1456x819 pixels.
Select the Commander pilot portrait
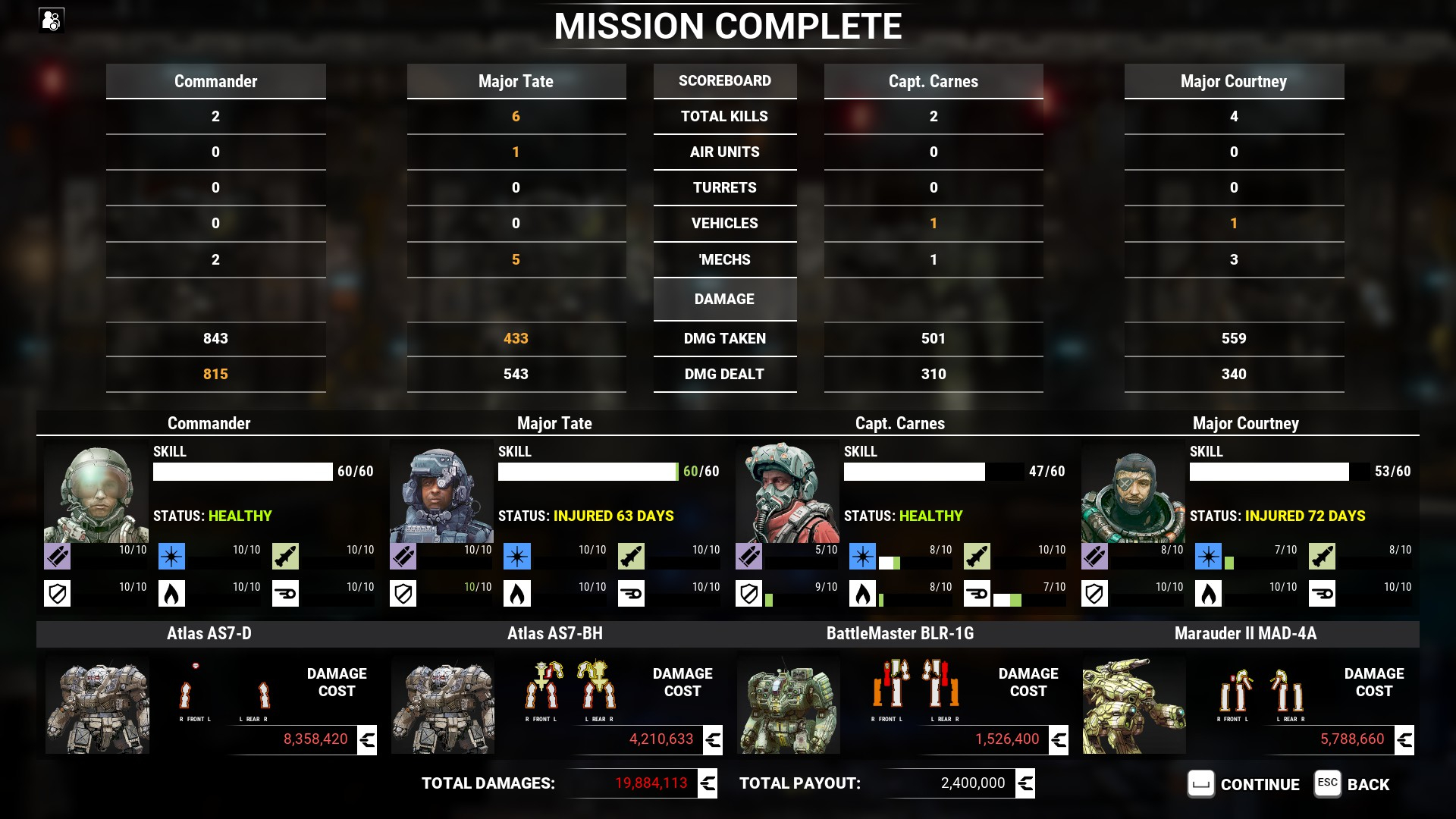96,493
